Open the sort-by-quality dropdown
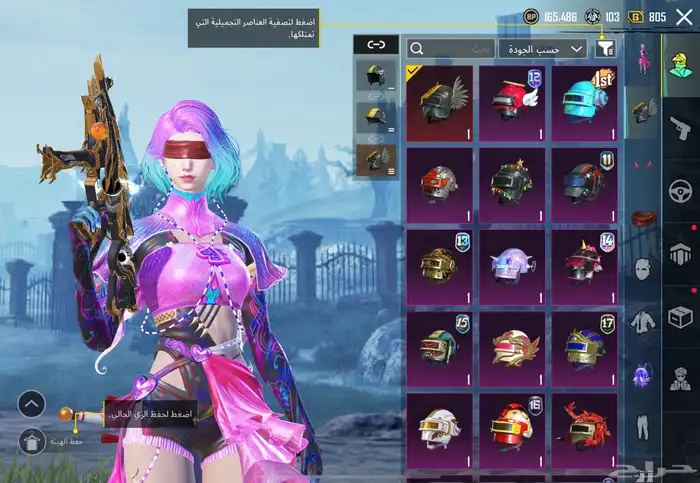This screenshot has height=483, width=700. [551, 48]
